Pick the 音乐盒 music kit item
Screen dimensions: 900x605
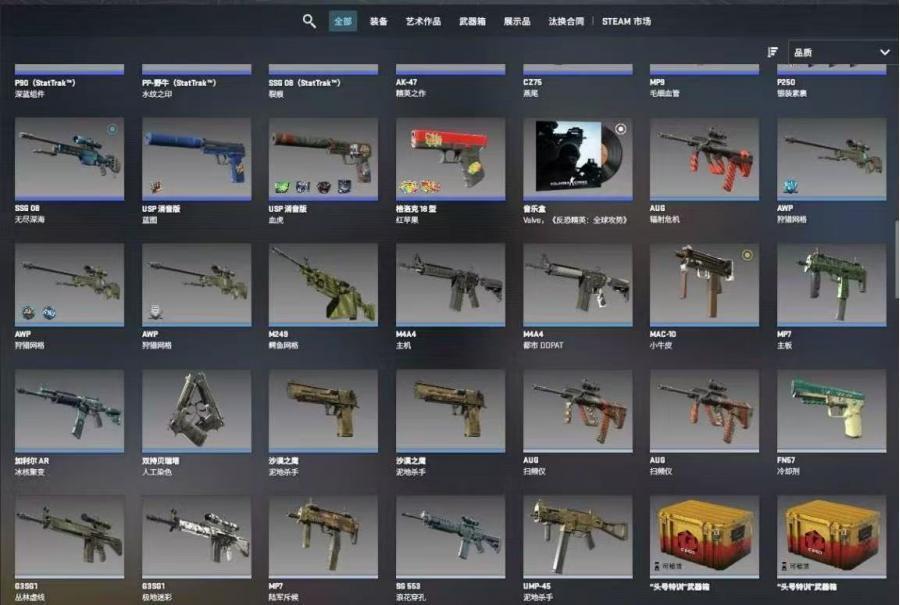pyautogui.click(x=577, y=158)
